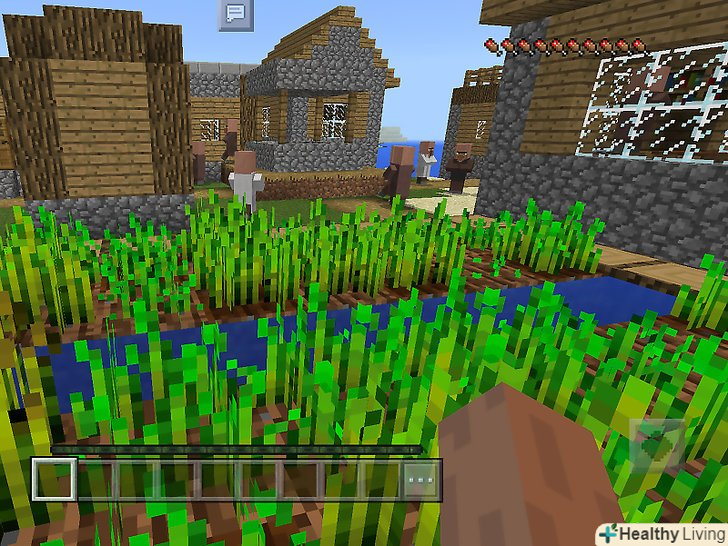Select the highlighted first hotbar slot

tap(54, 480)
